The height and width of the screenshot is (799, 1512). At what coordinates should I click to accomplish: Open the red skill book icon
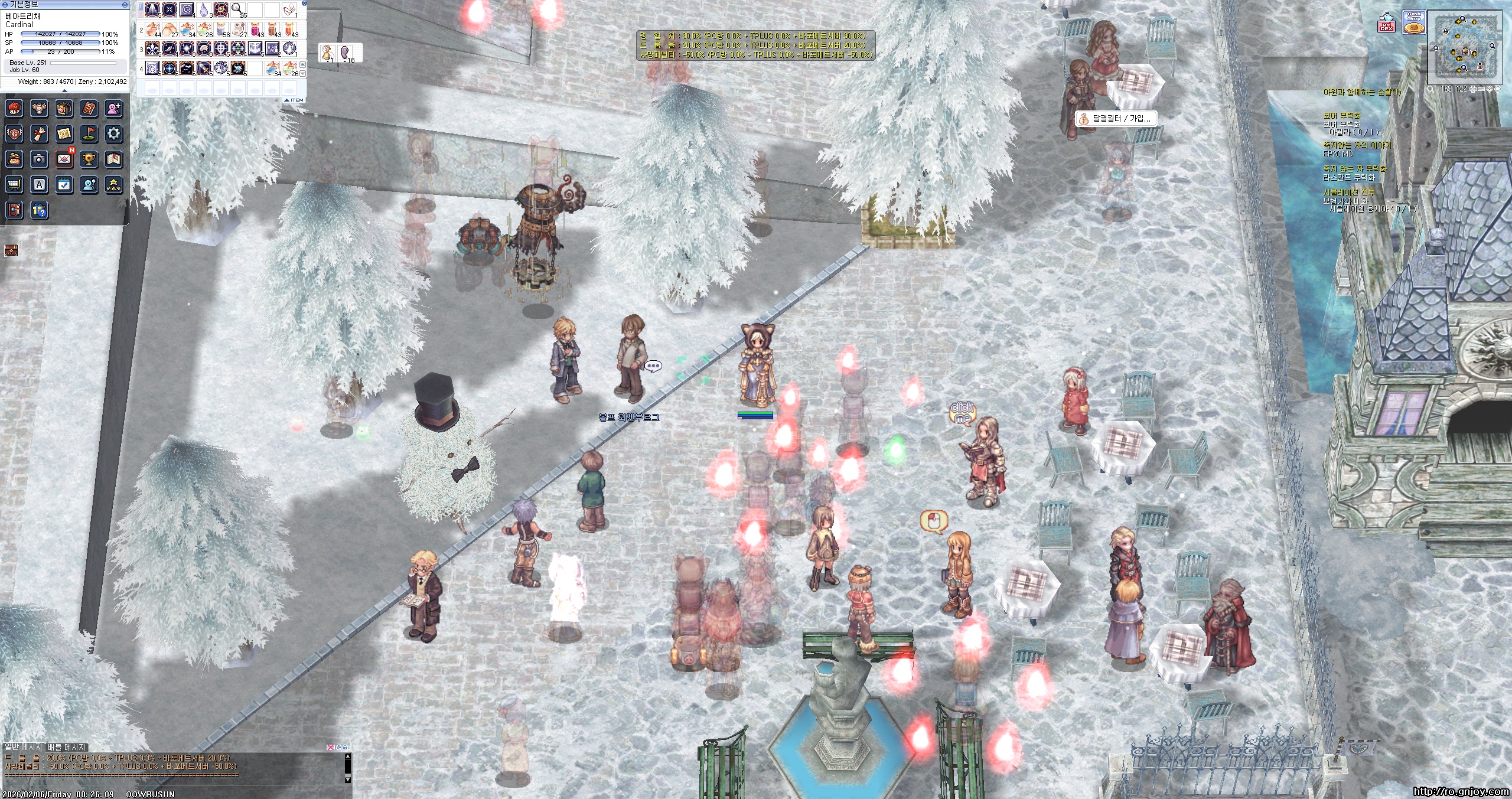pos(89,109)
